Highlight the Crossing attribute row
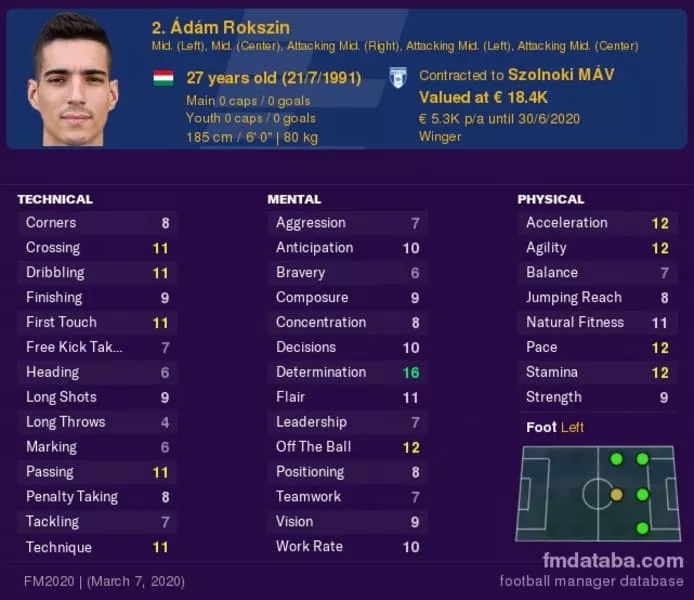Image resolution: width=694 pixels, height=600 pixels. (x=97, y=248)
